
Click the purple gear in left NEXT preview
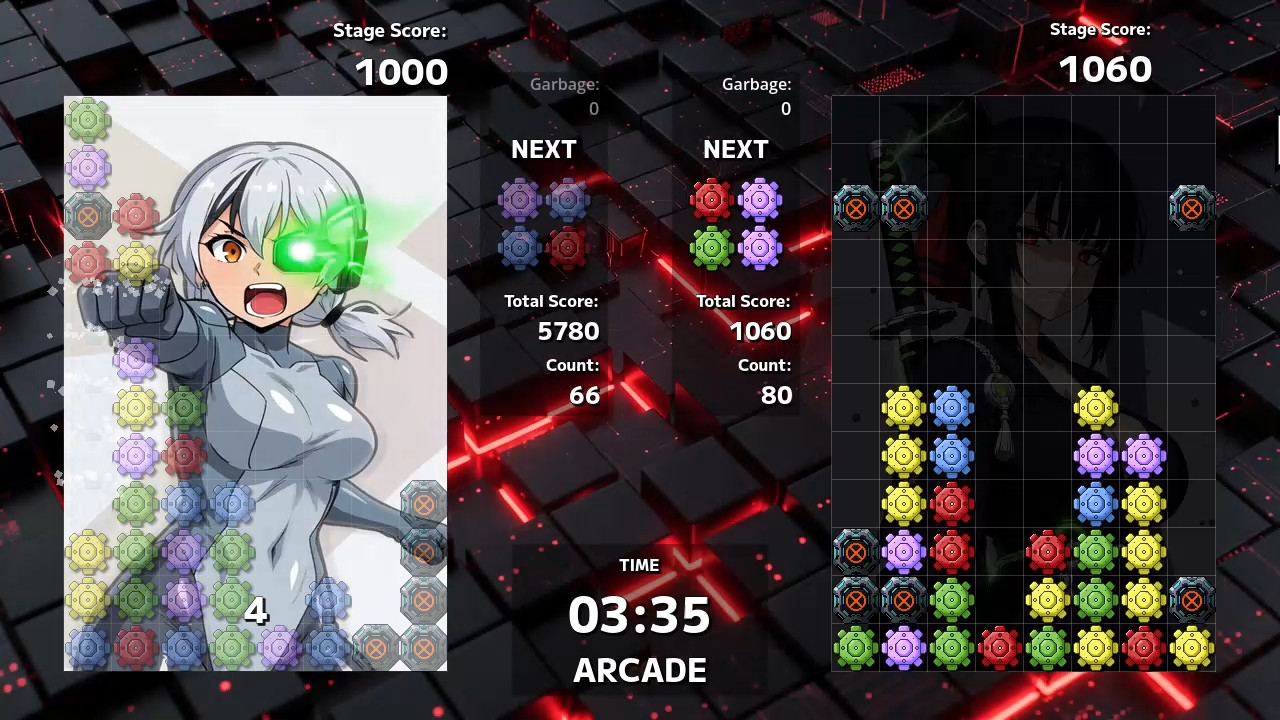click(x=518, y=198)
